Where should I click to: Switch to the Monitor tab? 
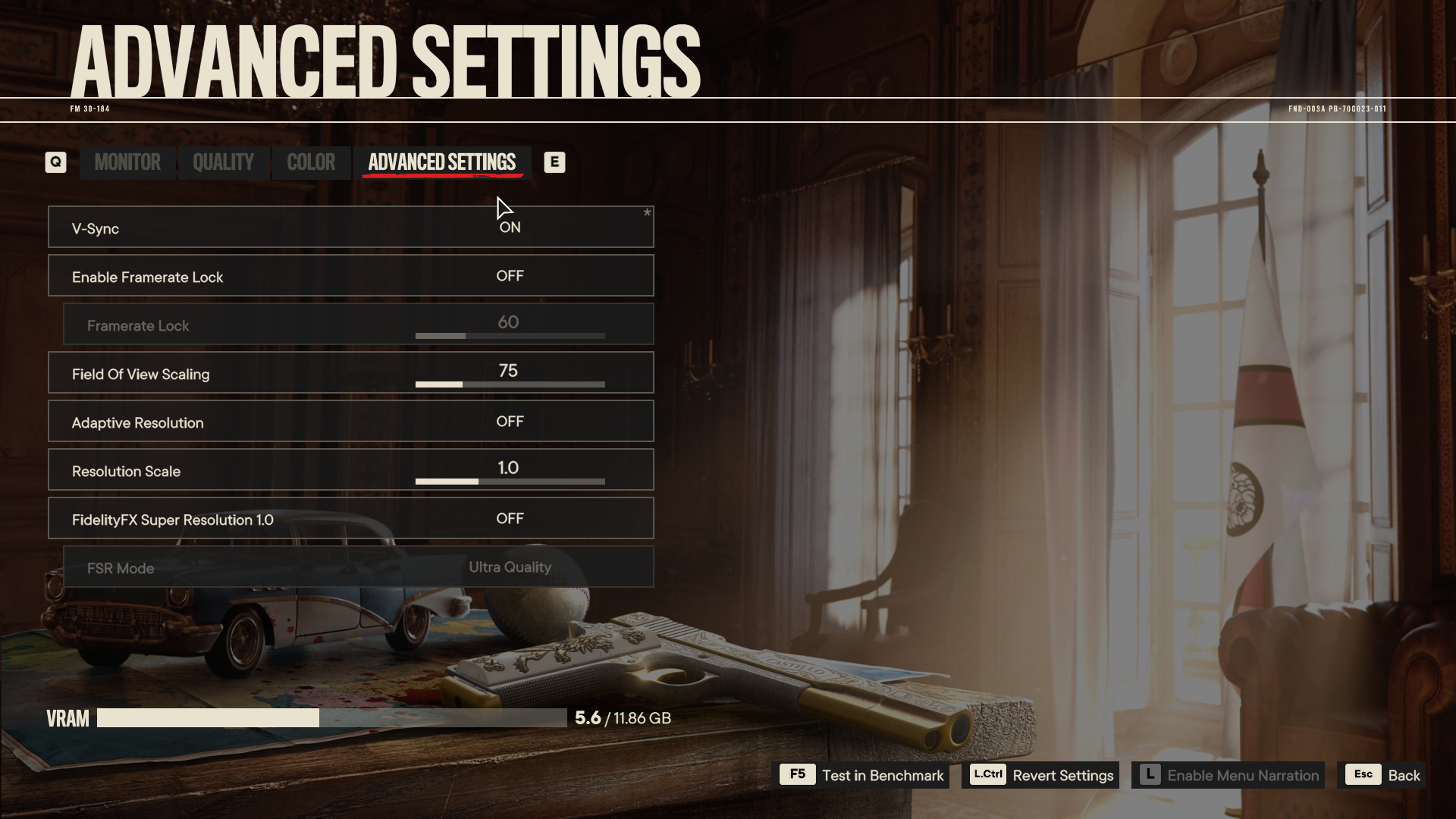[127, 162]
